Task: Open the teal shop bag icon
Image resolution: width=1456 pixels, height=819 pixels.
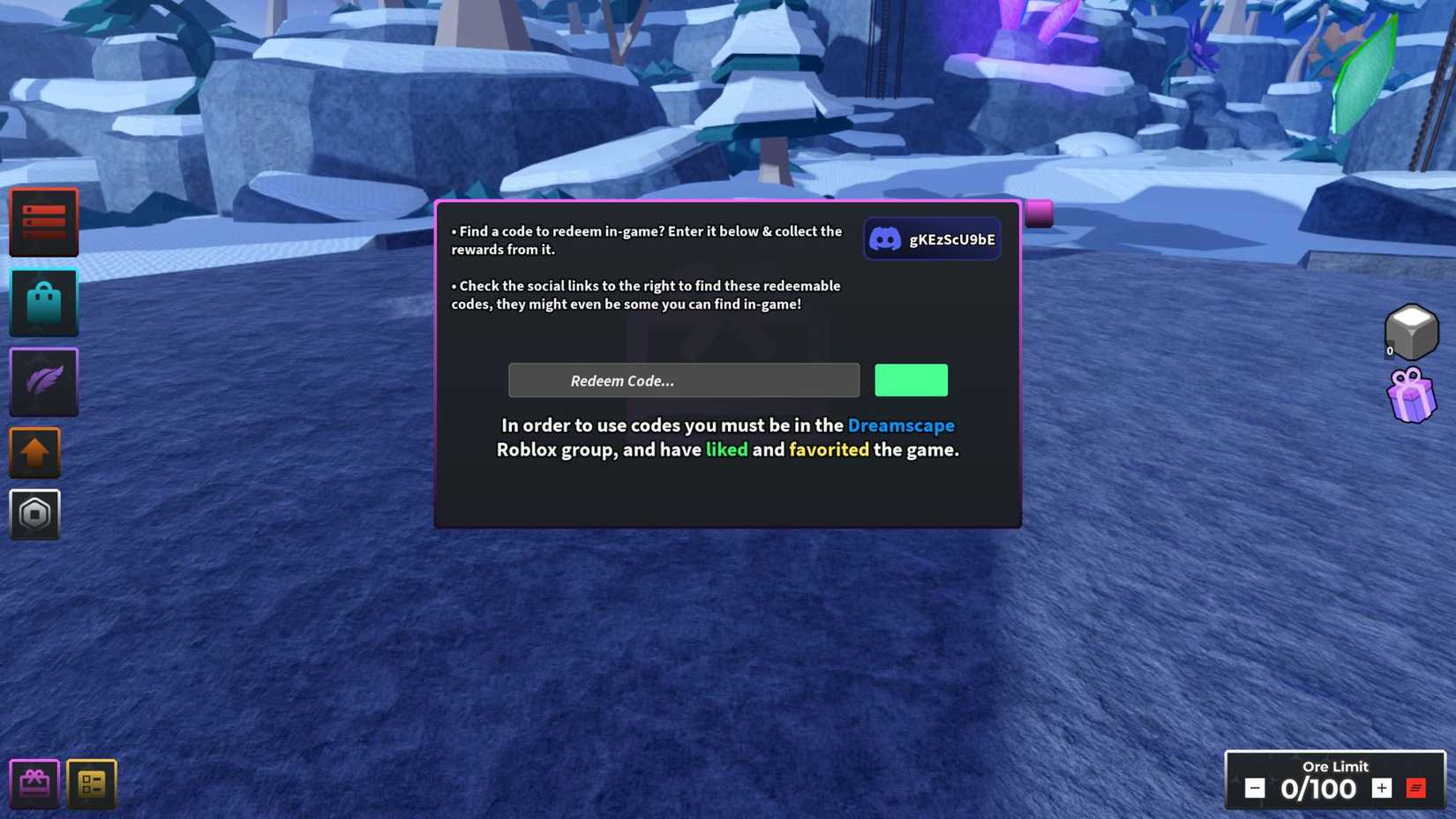Action: click(x=43, y=303)
